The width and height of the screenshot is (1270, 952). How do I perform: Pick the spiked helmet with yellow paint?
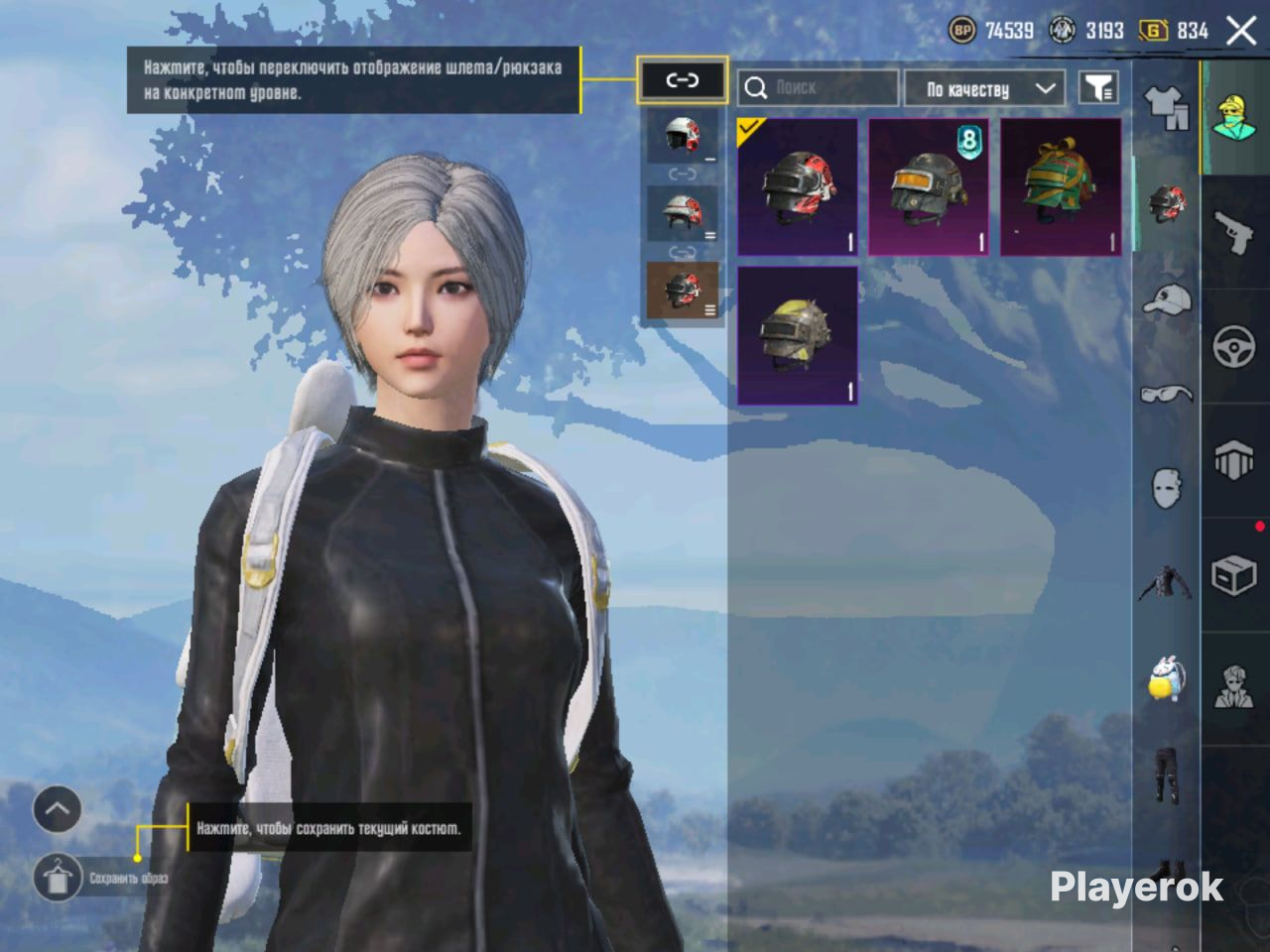[x=798, y=335]
